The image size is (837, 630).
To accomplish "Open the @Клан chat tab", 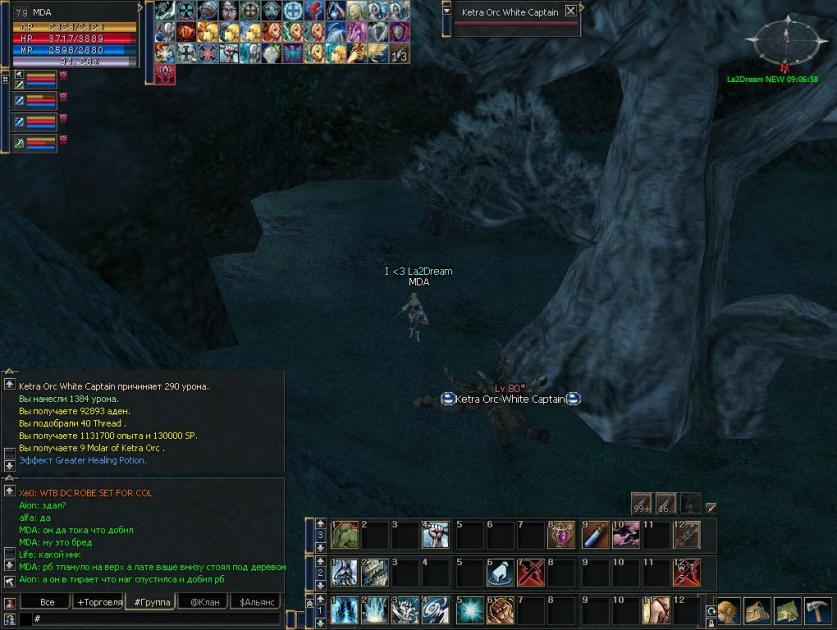I will click(x=201, y=602).
